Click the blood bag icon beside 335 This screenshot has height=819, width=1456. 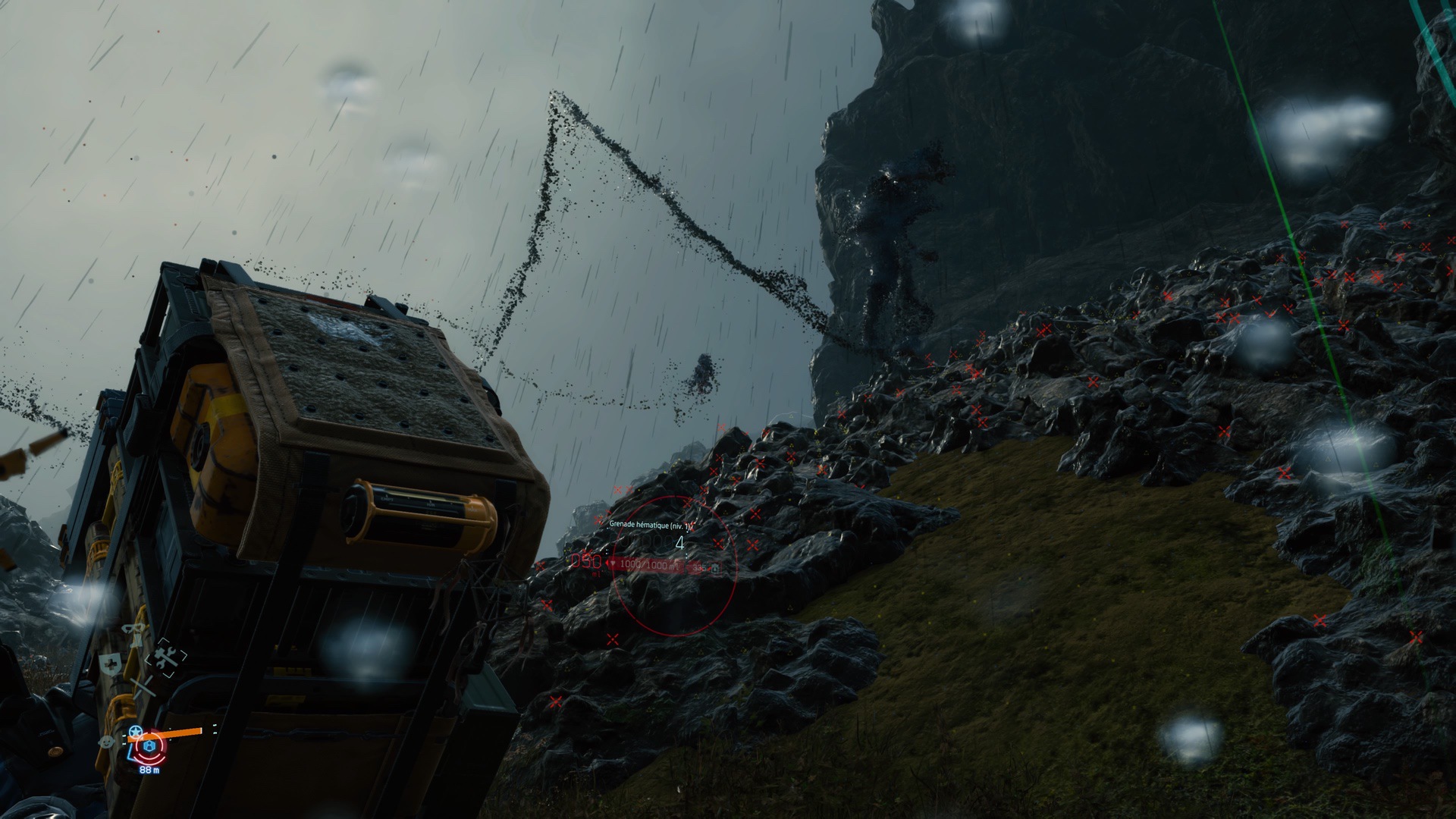pos(714,567)
